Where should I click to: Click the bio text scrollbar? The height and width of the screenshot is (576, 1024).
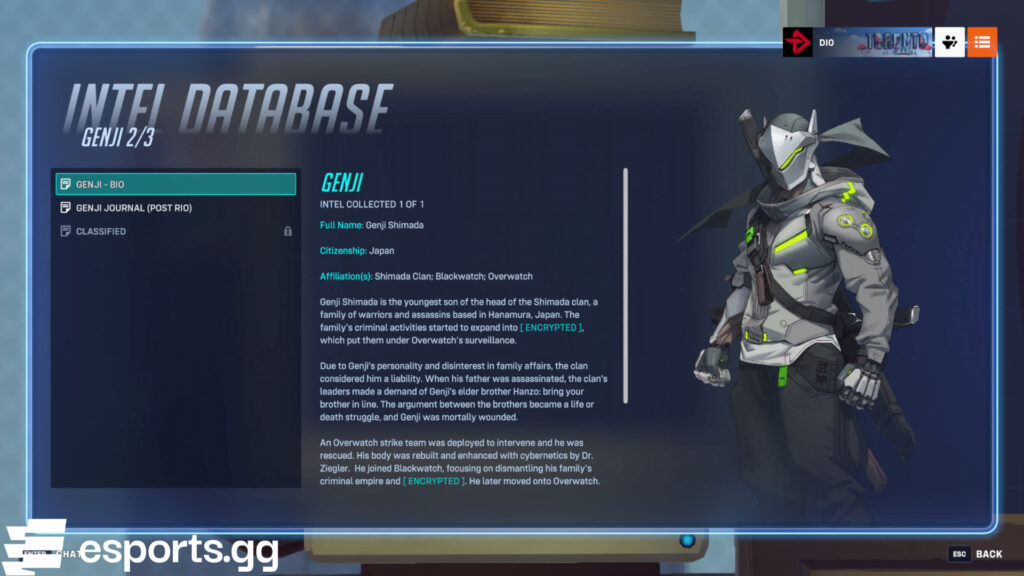coord(625,285)
